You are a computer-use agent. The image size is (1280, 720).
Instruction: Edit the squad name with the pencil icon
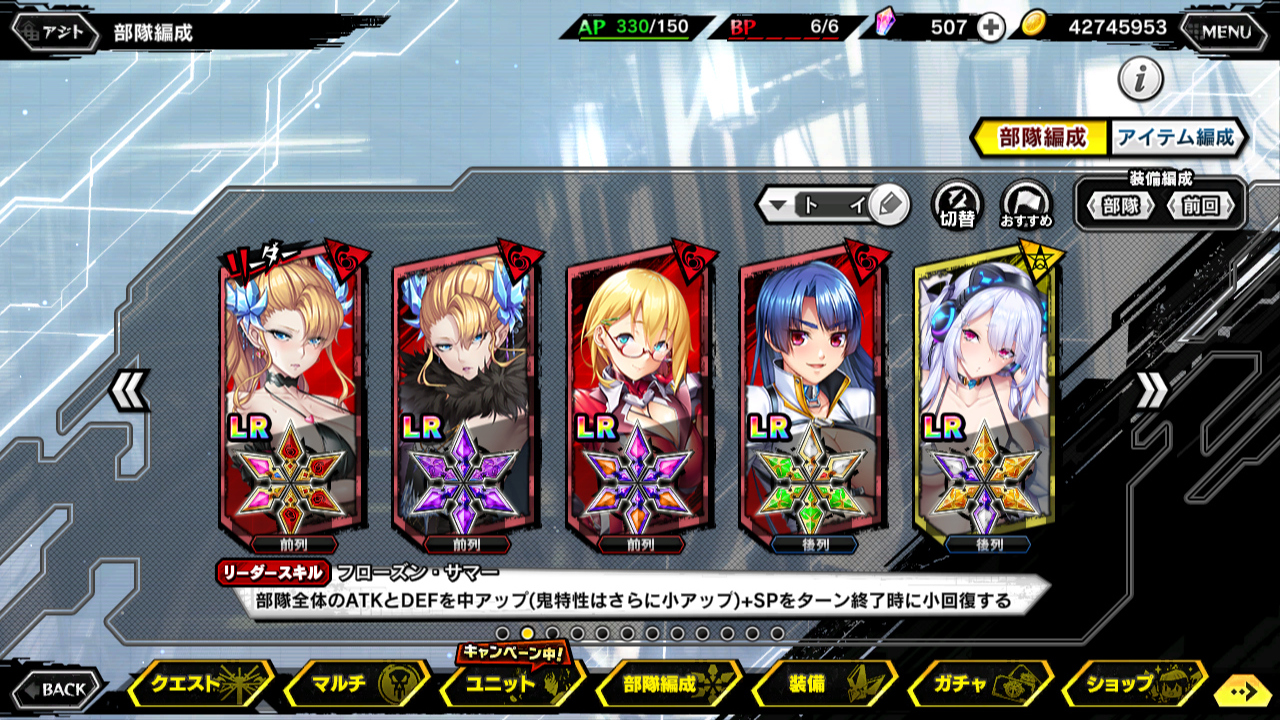coord(887,206)
